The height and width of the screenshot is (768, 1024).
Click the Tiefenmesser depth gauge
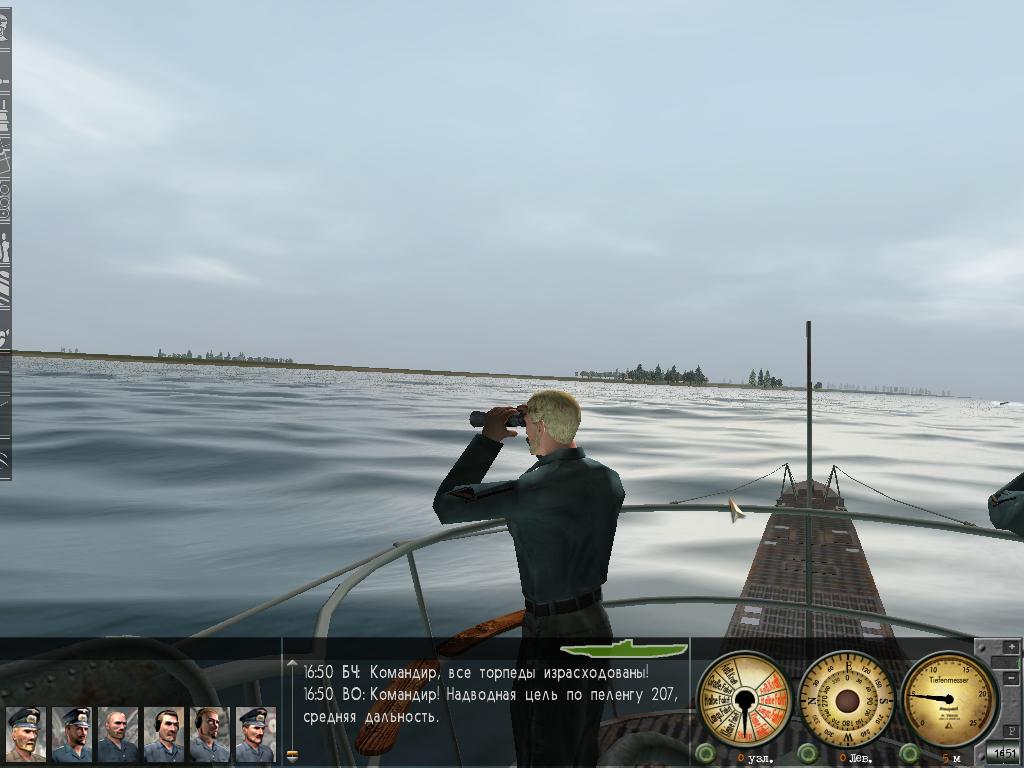tap(949, 698)
